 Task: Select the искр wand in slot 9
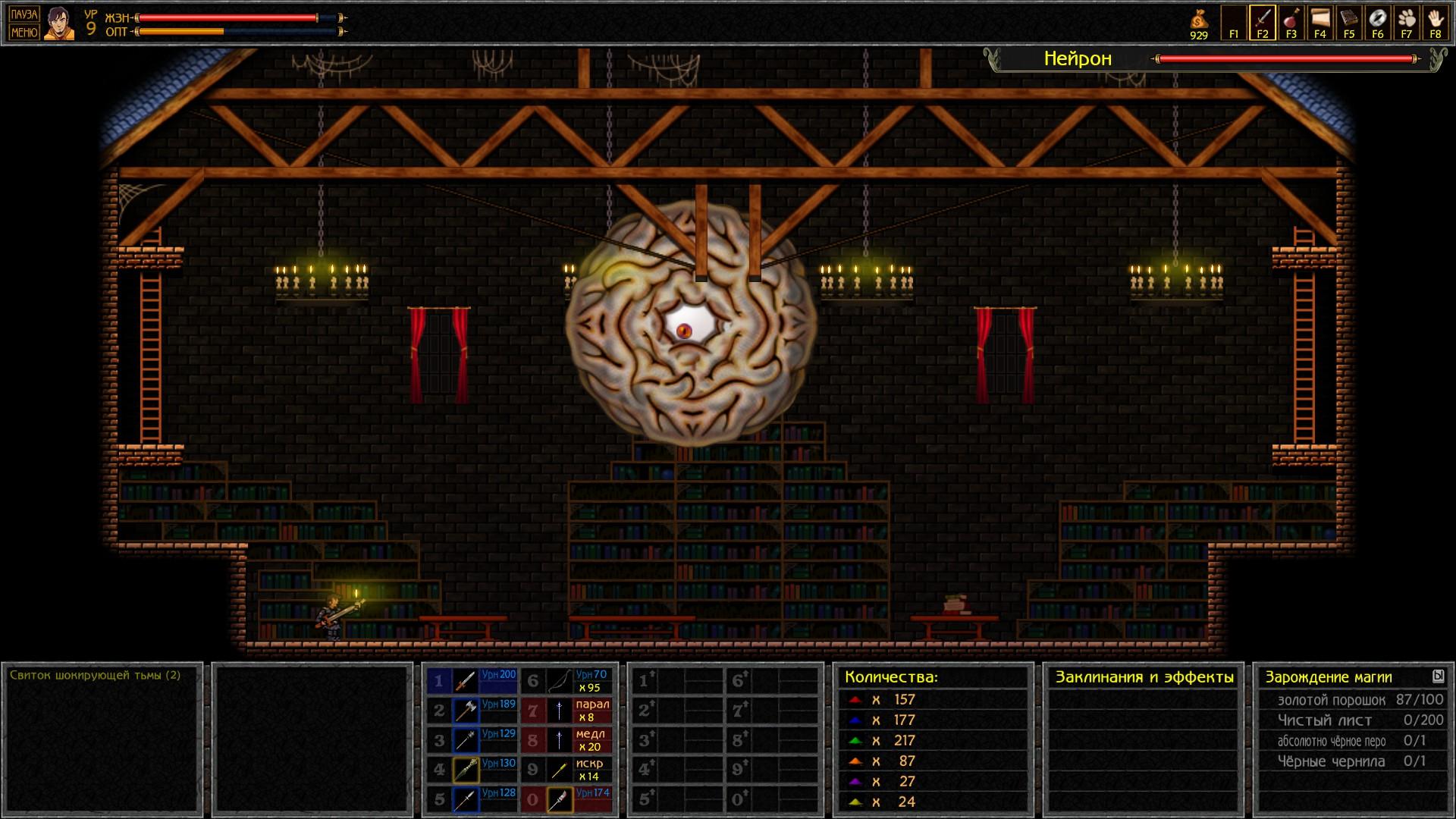click(559, 770)
